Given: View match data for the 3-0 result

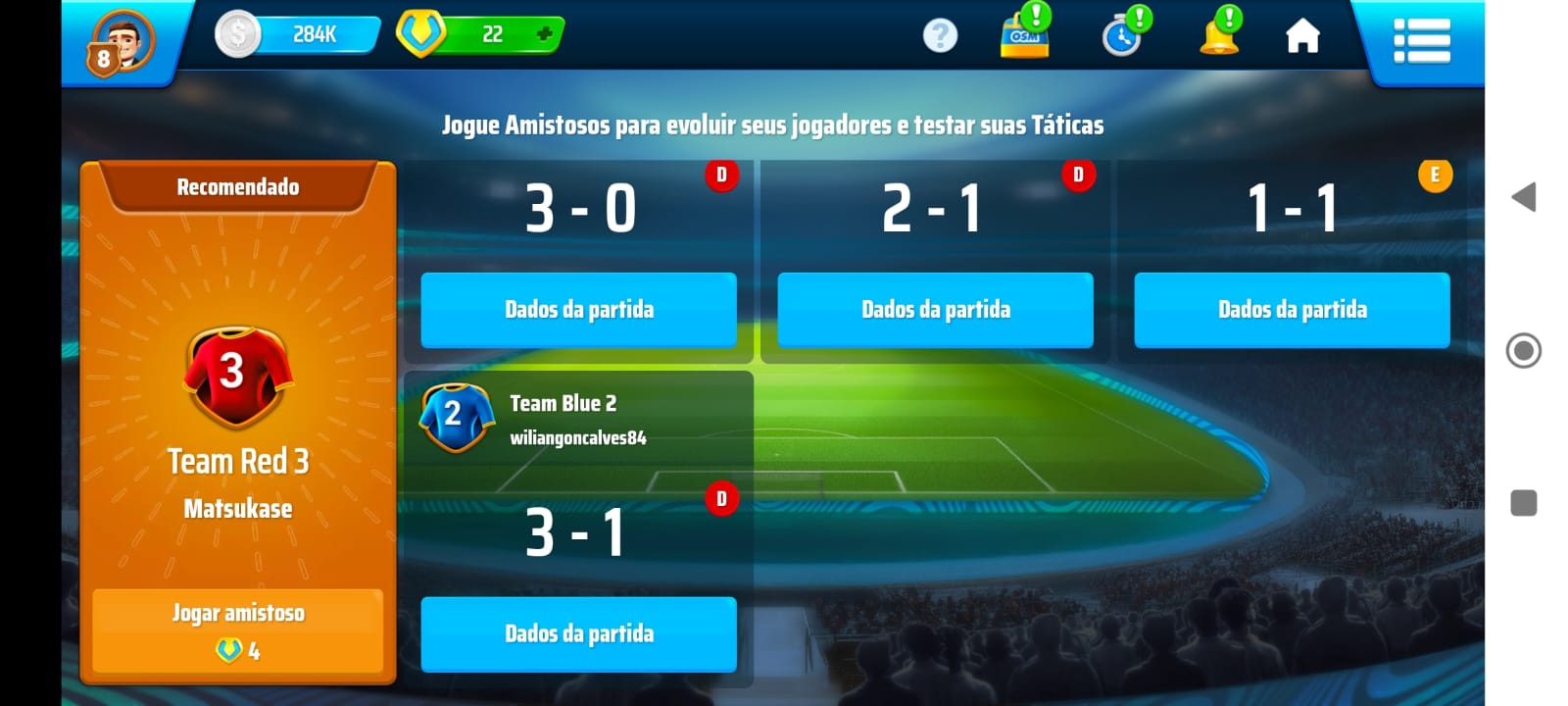Looking at the screenshot, I should click(579, 310).
